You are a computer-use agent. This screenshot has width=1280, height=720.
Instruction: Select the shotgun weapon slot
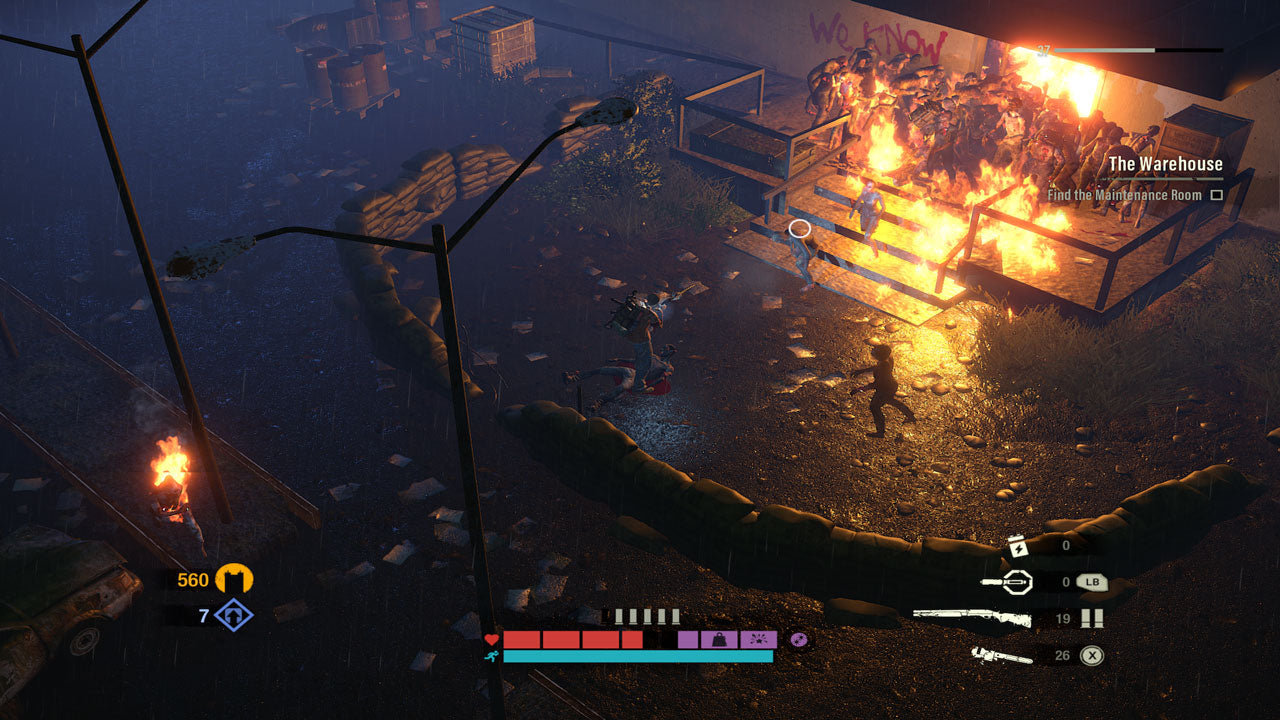click(958, 619)
